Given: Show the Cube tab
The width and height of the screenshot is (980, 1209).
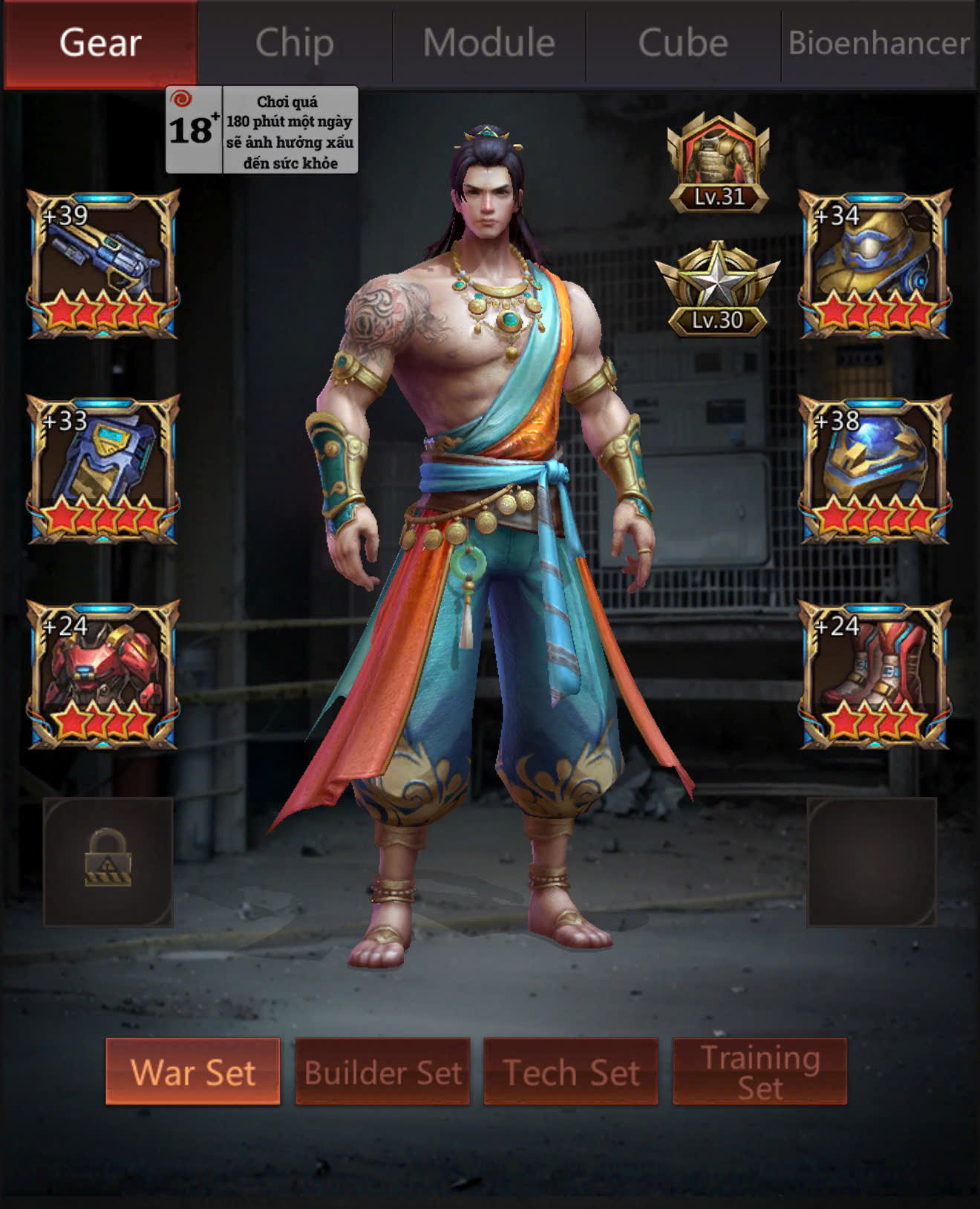Looking at the screenshot, I should [683, 43].
